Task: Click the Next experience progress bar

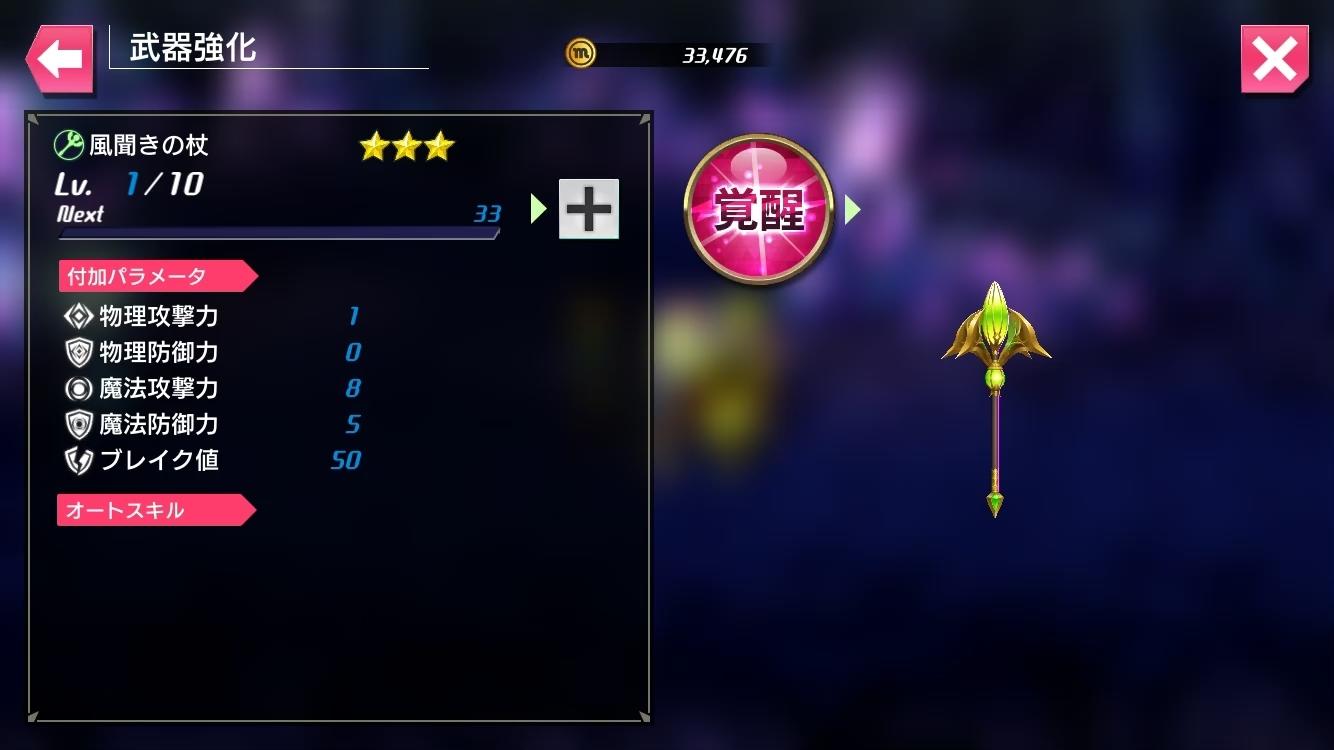Action: coord(278,233)
